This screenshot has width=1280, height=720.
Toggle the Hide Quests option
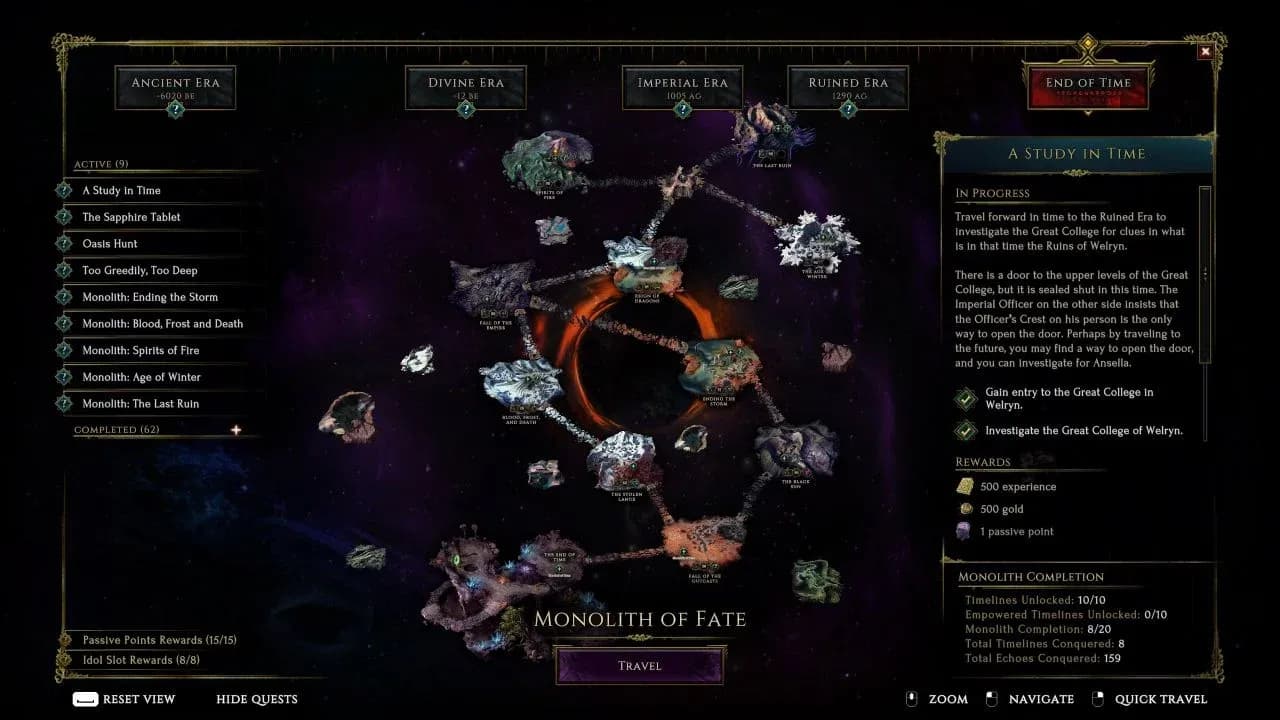[256, 699]
